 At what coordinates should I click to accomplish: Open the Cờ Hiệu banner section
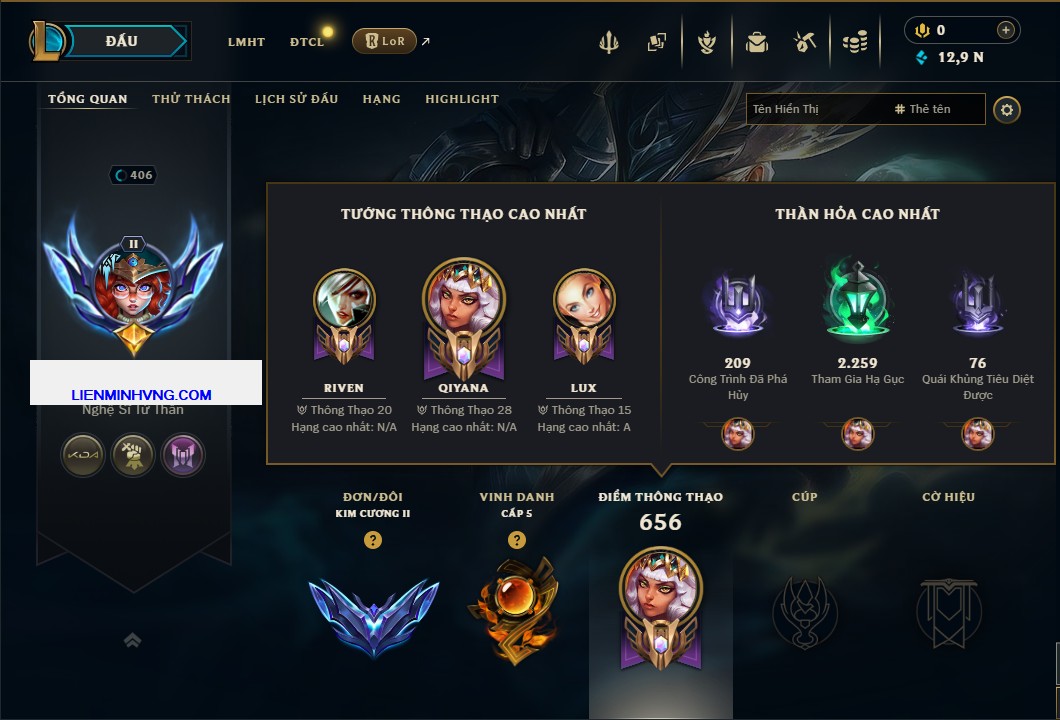coord(948,610)
